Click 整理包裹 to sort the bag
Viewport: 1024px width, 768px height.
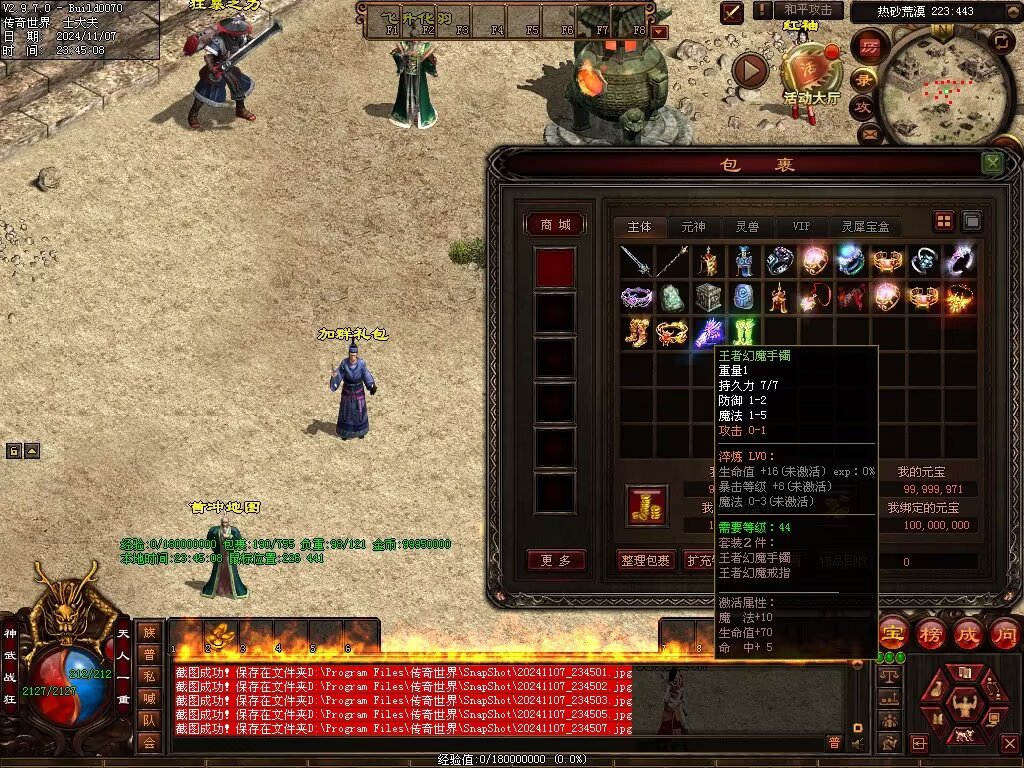click(x=646, y=560)
